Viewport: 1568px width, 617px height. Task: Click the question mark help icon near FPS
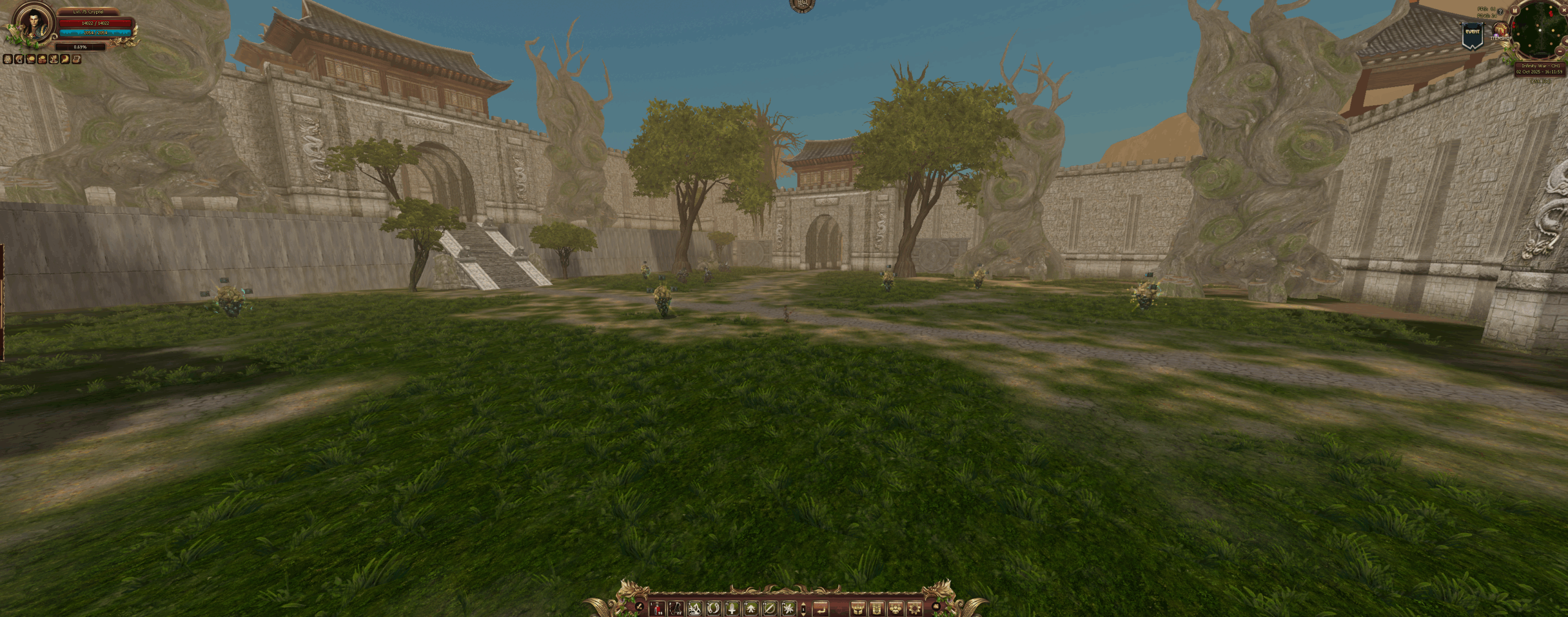[x=1500, y=11]
